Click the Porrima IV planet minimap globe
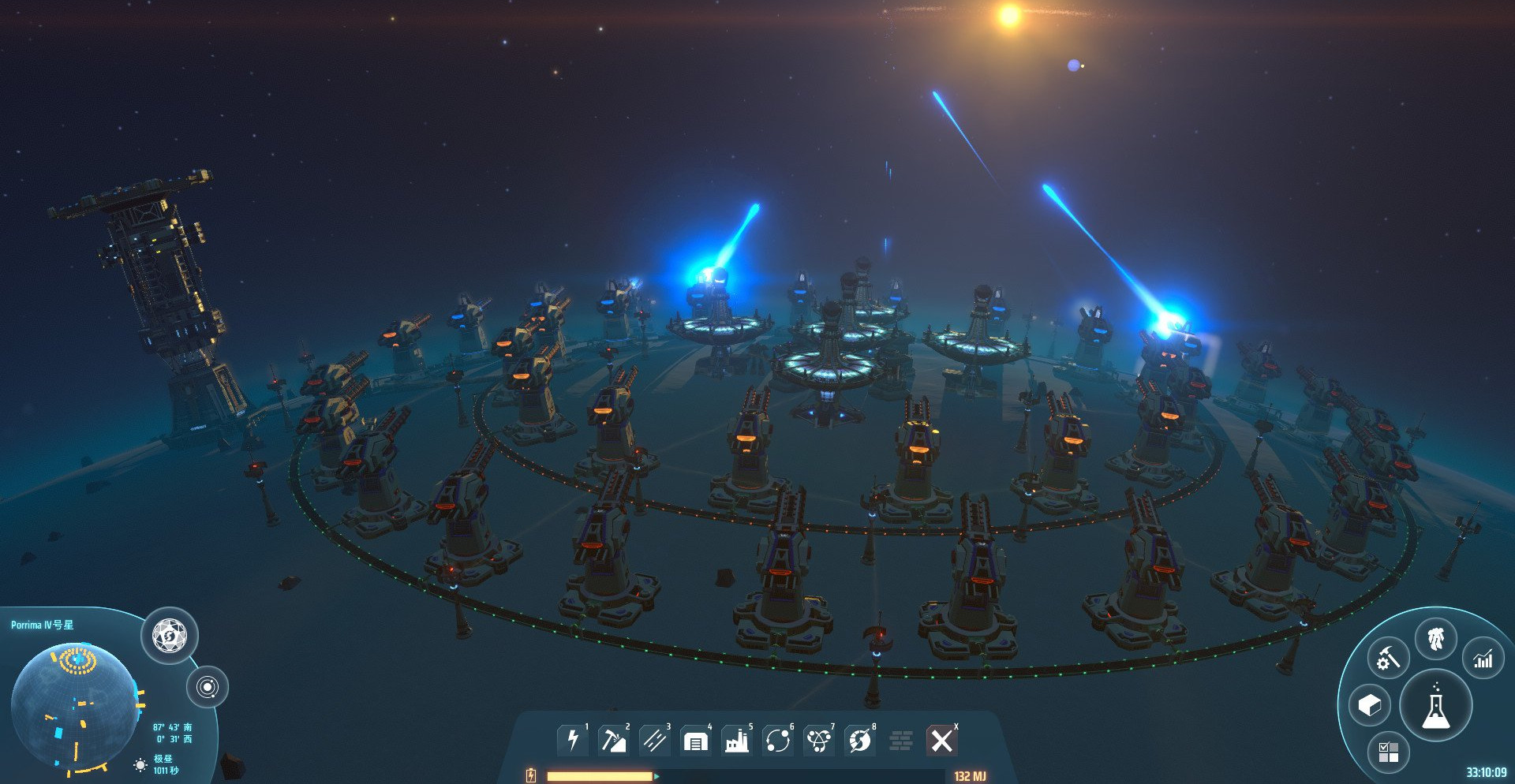 pyautogui.click(x=74, y=707)
